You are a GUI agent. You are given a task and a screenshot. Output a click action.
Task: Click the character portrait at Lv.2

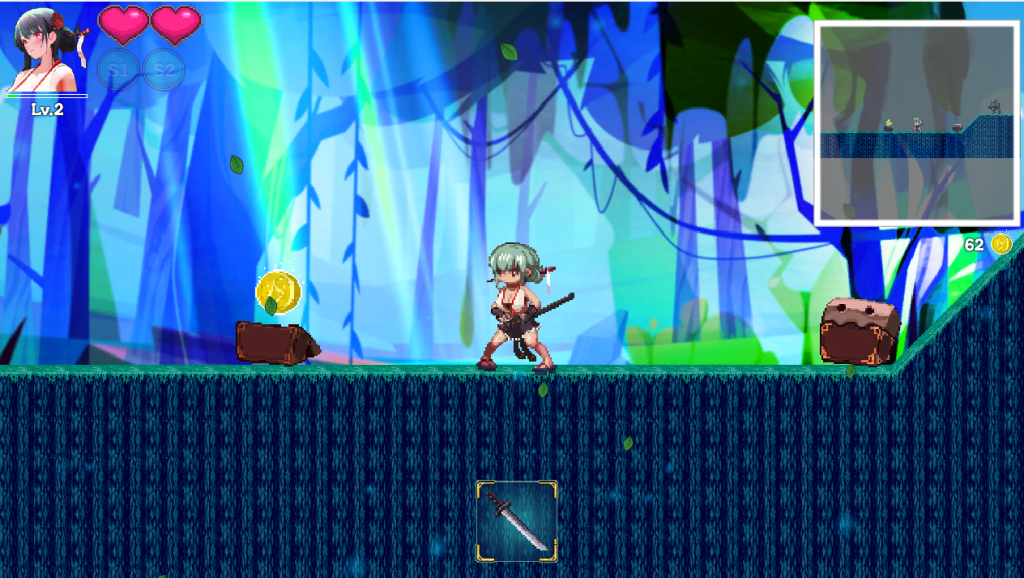(x=46, y=52)
